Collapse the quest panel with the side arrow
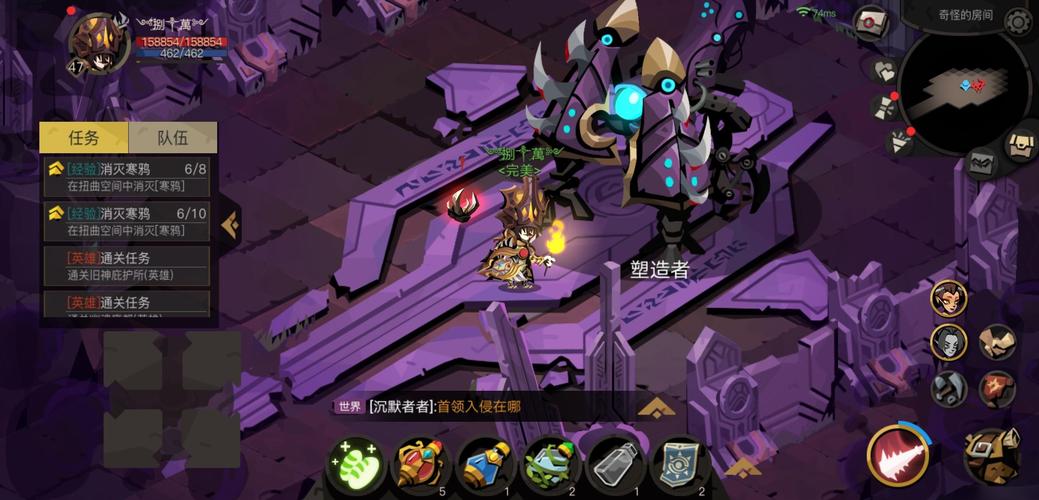The width and height of the screenshot is (1039, 500). tap(229, 224)
